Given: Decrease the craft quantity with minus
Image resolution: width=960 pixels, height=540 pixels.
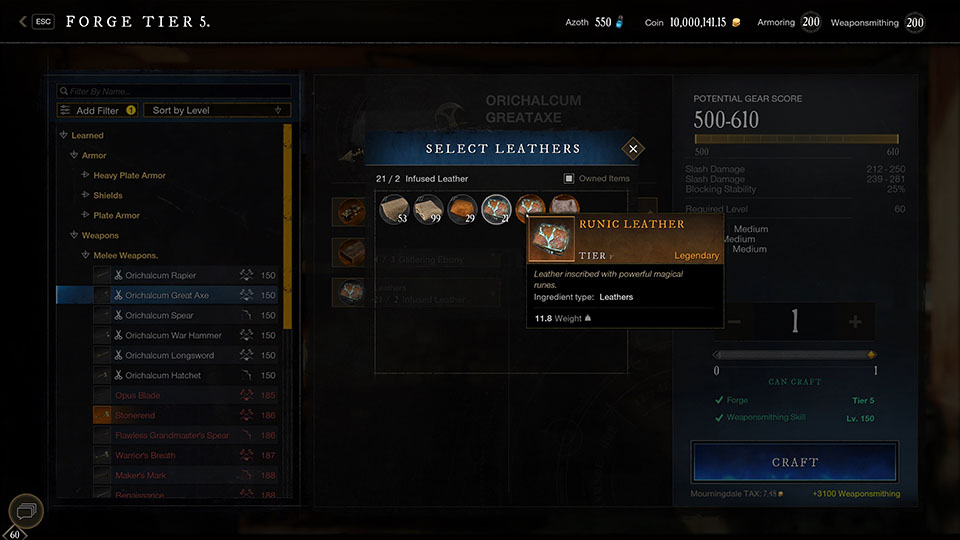Looking at the screenshot, I should tap(735, 322).
